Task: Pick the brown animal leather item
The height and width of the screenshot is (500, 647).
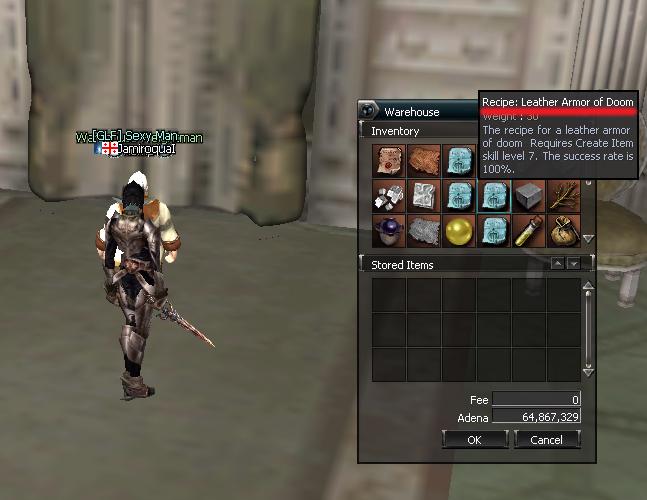Action: pyautogui.click(x=424, y=161)
